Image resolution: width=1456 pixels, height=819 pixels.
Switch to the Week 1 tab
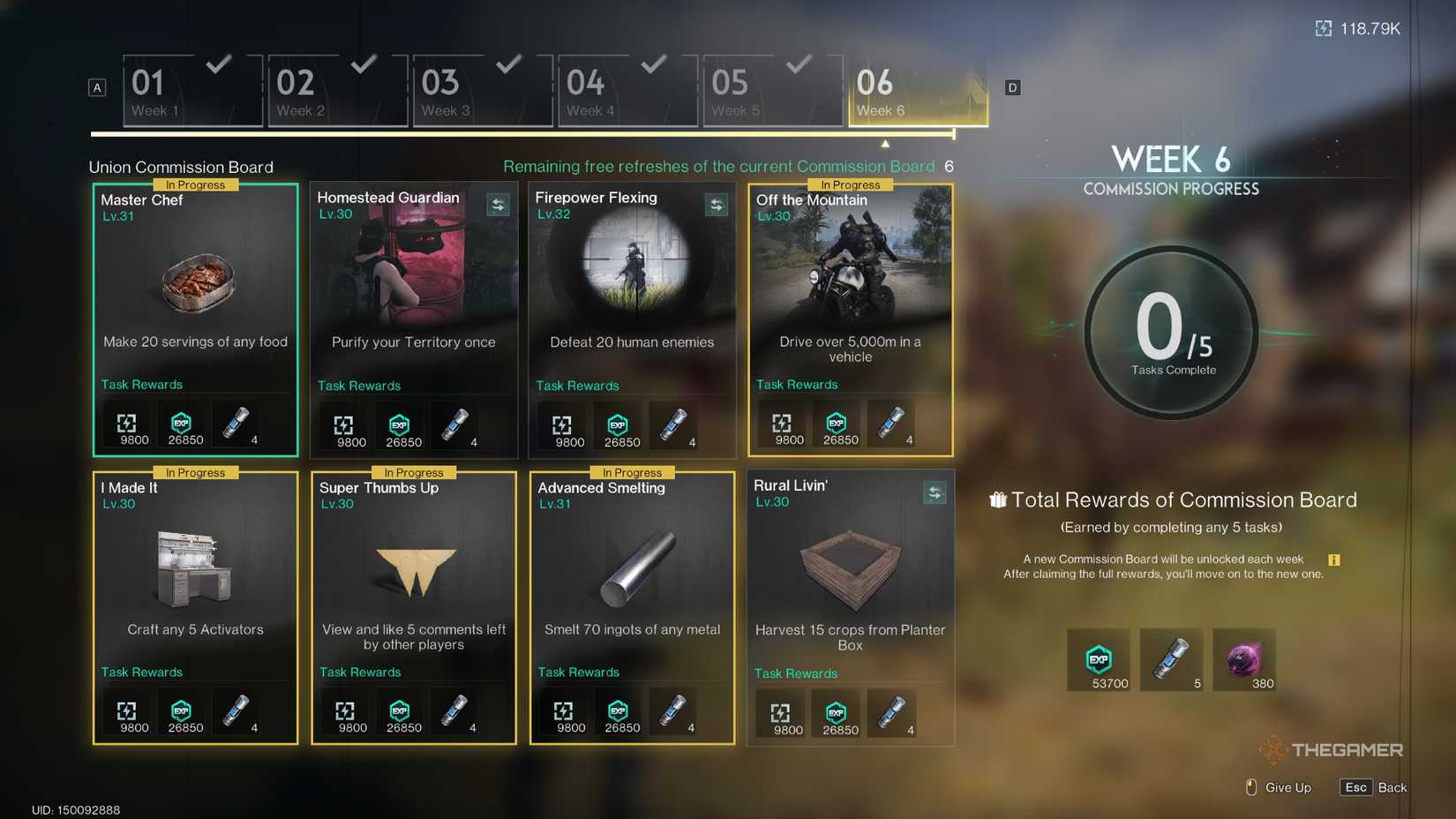[192, 92]
